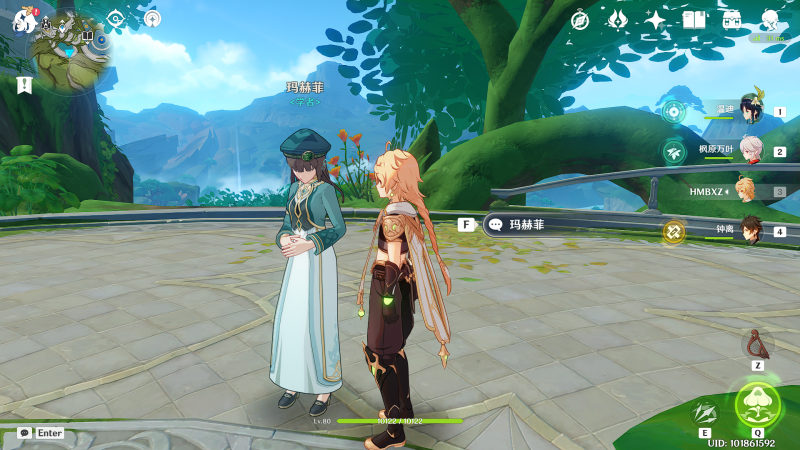The height and width of the screenshot is (450, 800).
Task: Open the chat box icon
Action: click(x=24, y=433)
